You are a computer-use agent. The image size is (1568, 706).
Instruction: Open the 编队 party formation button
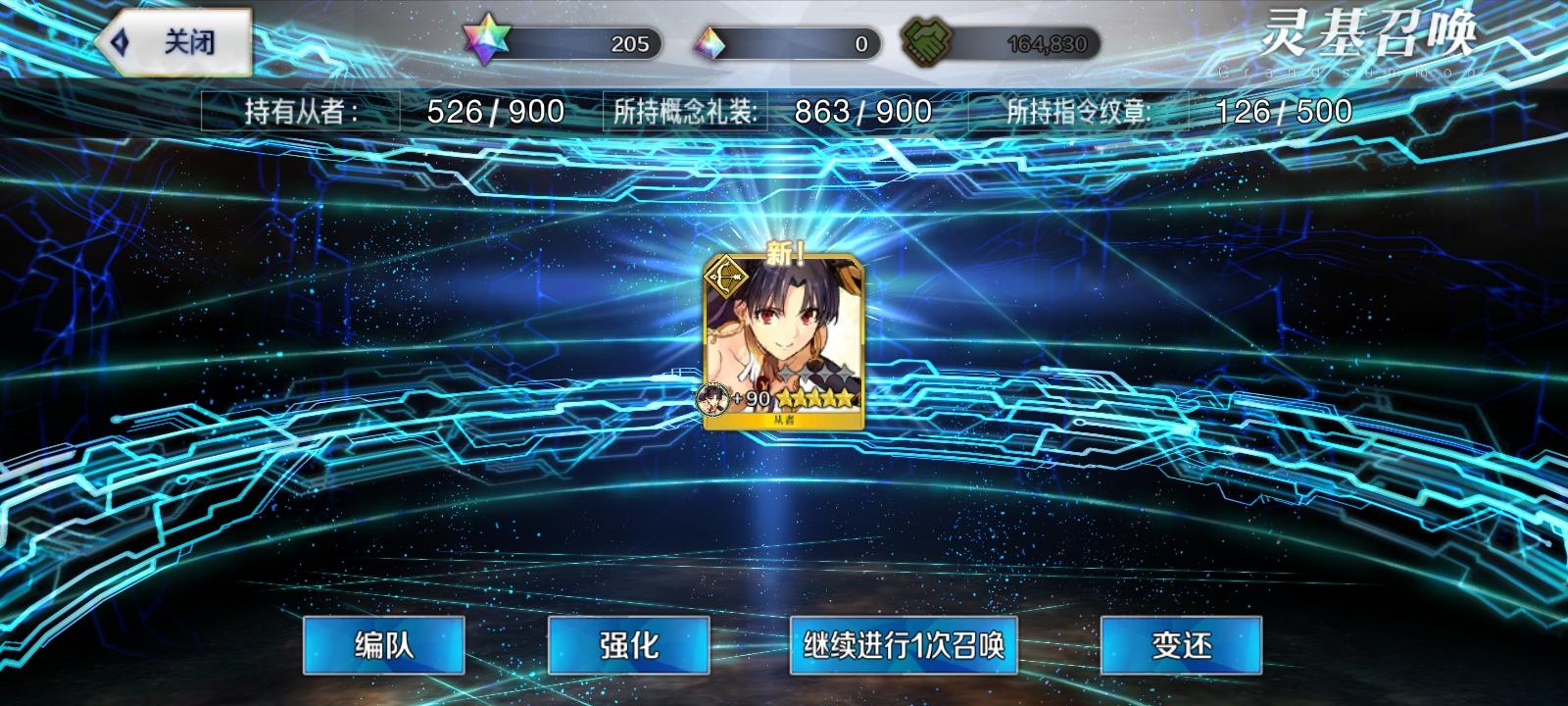pos(383,647)
